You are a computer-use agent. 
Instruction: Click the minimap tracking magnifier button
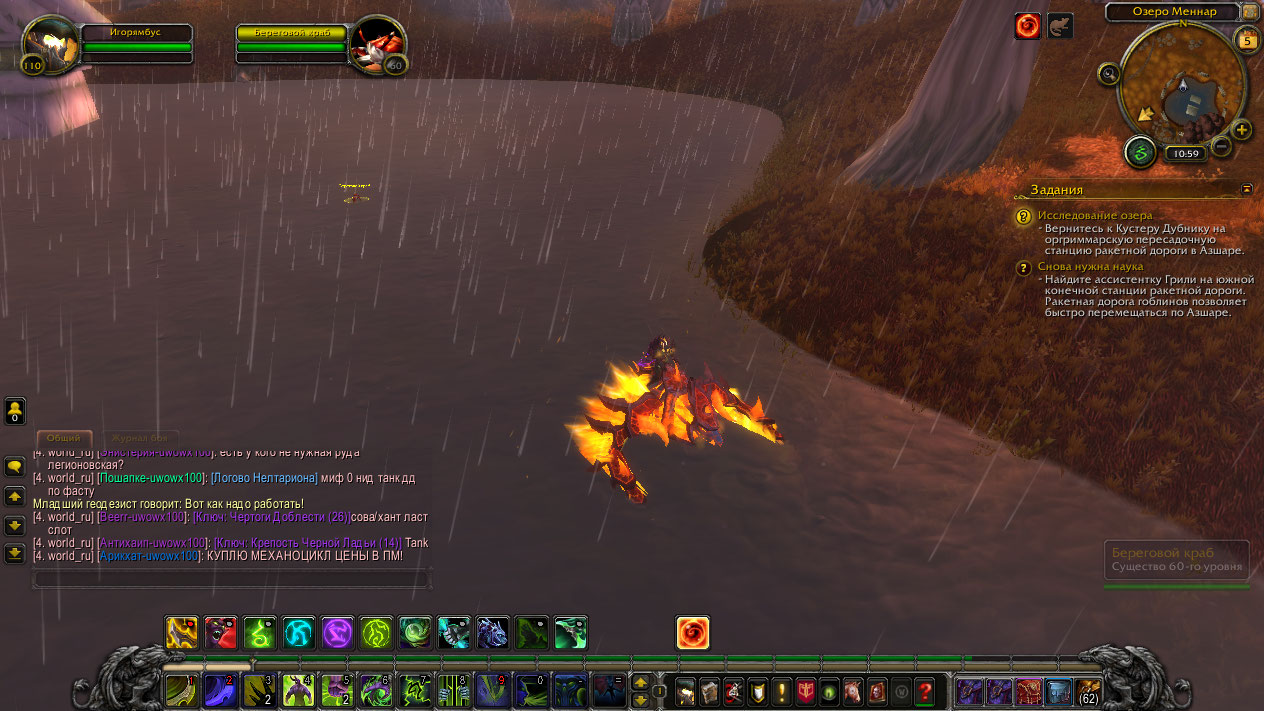point(1108,73)
